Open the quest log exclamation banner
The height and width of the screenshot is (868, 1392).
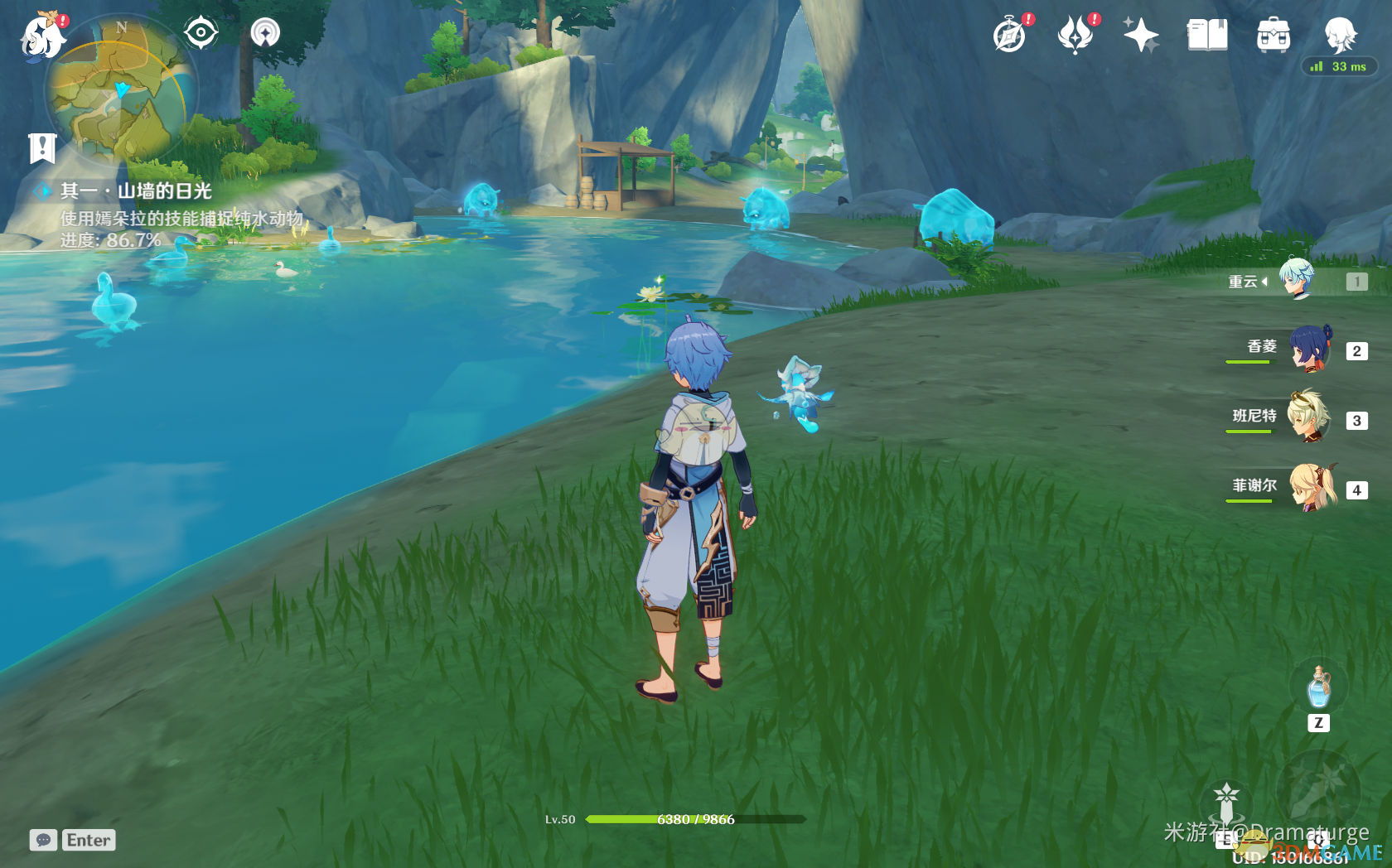(41, 148)
